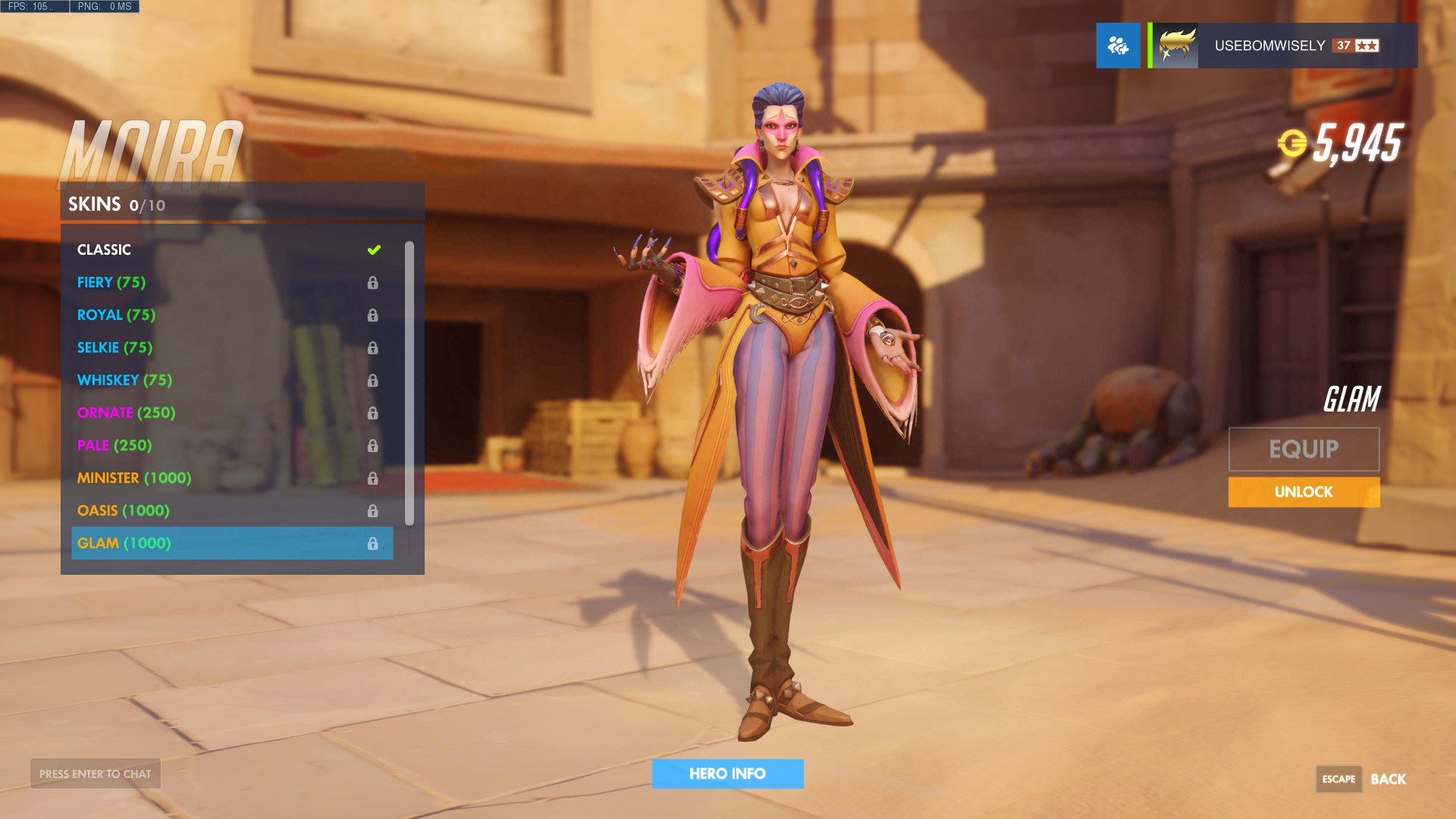The image size is (1456, 819).
Task: Pick the Minister legendary skin
Action: [134, 478]
